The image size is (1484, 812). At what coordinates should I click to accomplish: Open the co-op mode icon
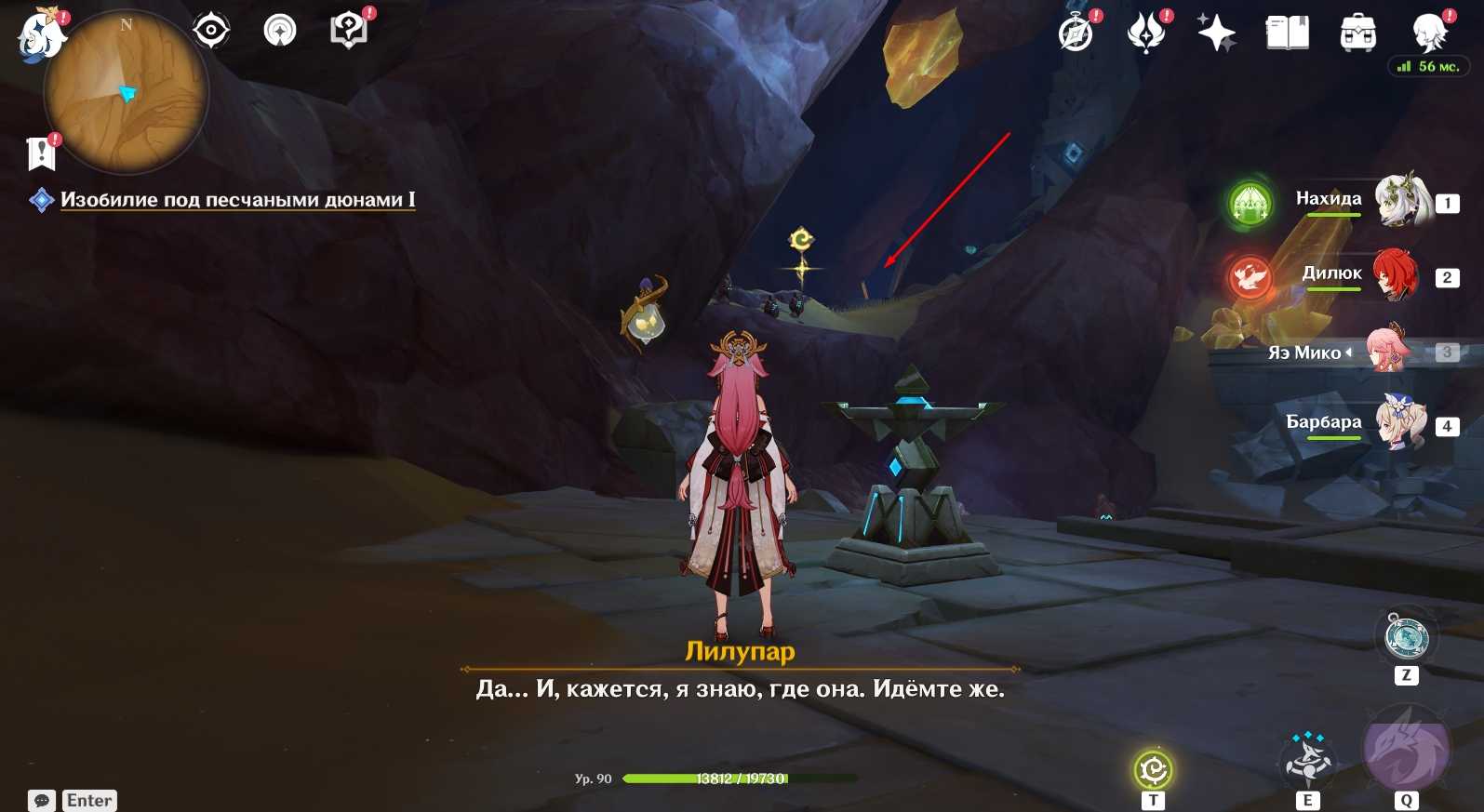click(280, 32)
